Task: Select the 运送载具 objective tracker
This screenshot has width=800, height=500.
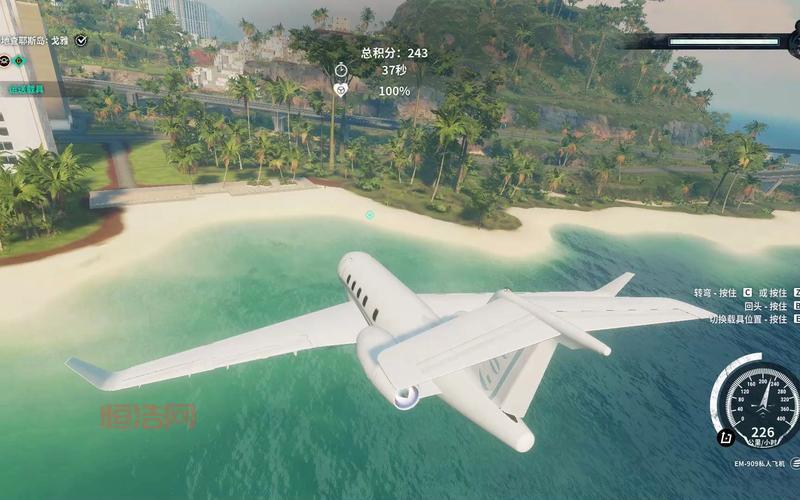Action: [28, 89]
